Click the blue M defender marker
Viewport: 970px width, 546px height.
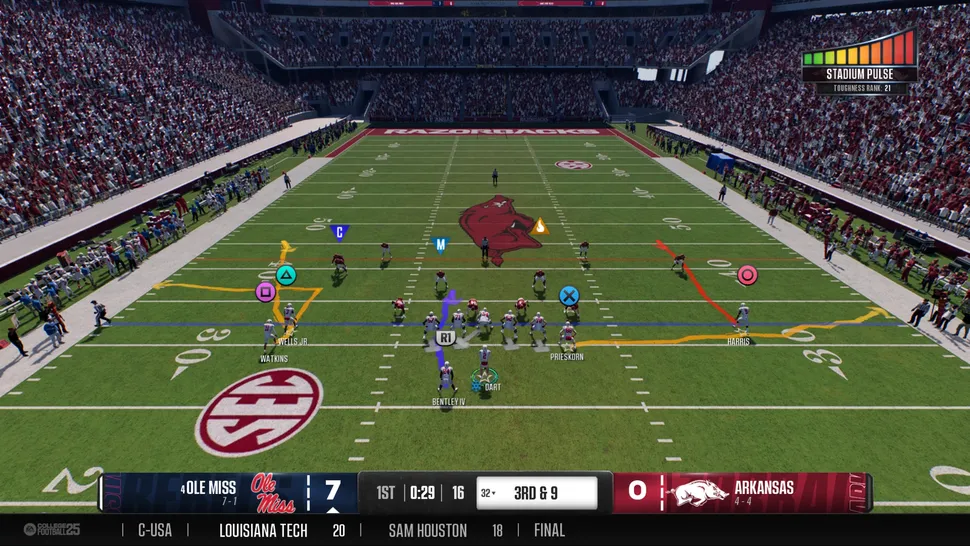tap(440, 243)
